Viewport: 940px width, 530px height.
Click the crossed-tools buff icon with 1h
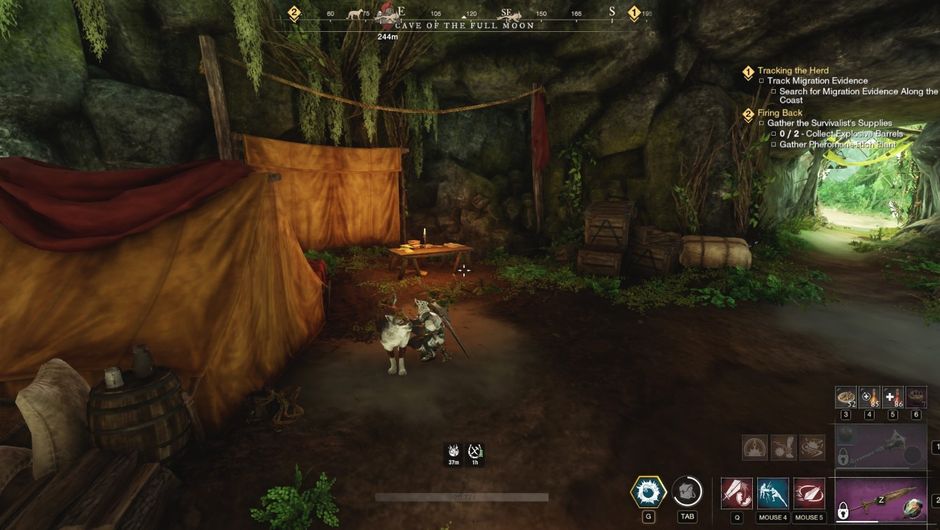point(475,452)
